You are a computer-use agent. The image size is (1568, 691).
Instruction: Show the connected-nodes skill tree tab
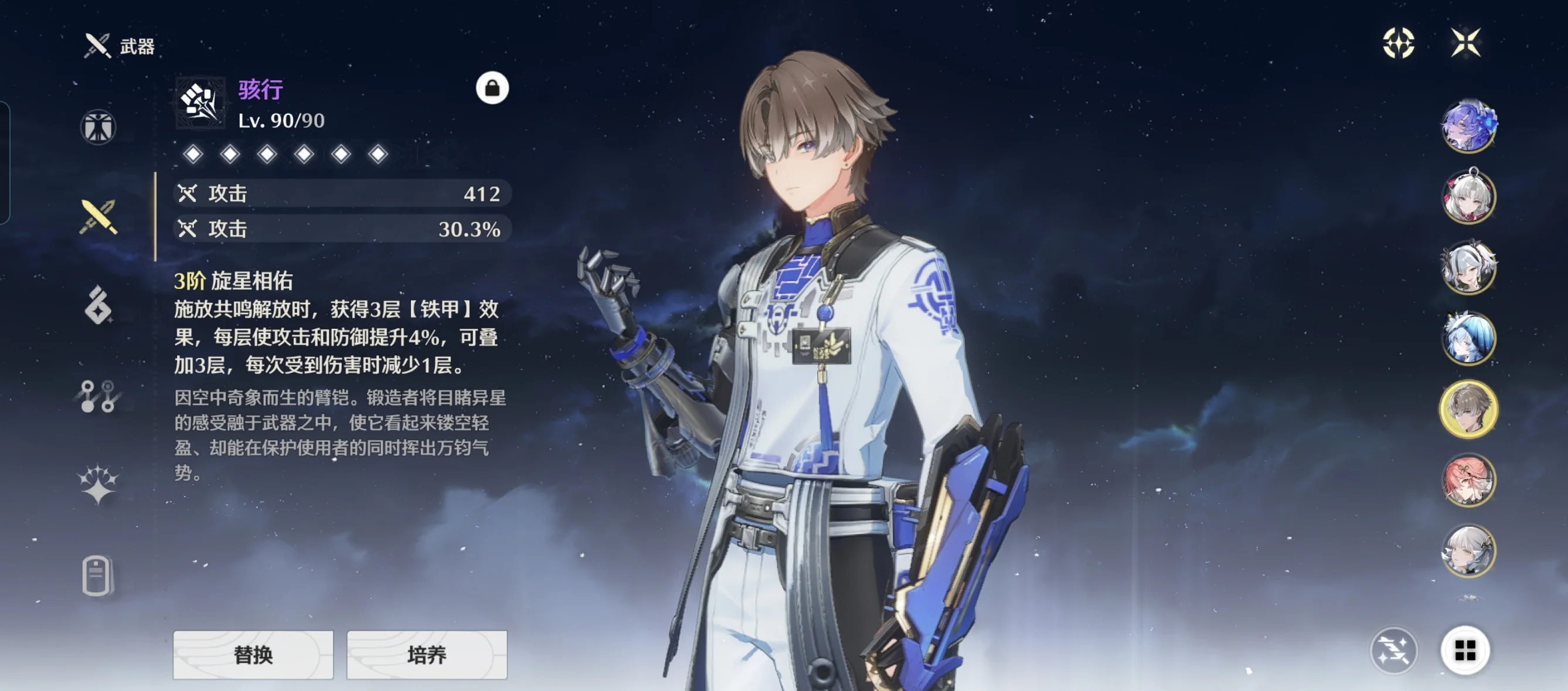click(x=98, y=396)
